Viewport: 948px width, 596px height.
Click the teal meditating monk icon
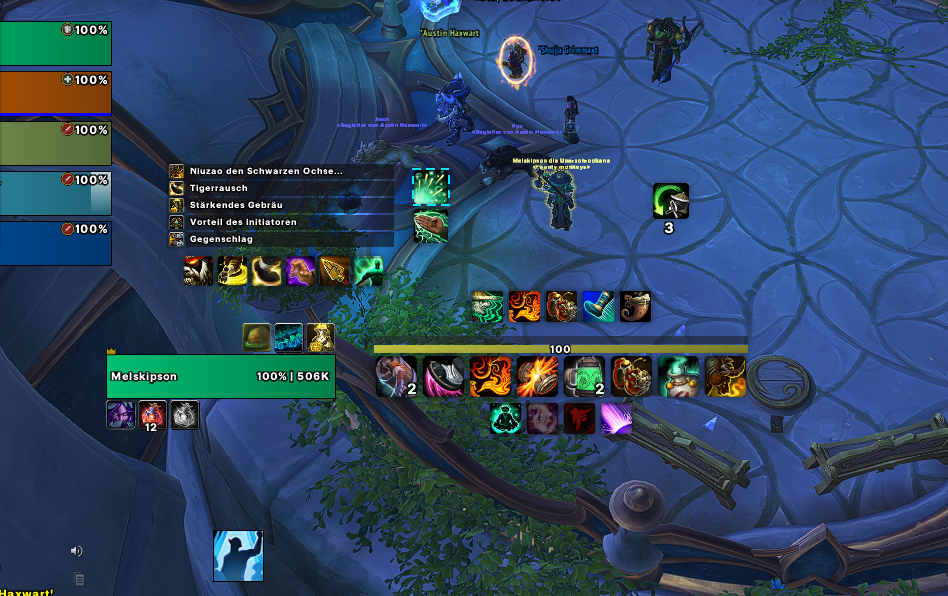tap(506, 418)
